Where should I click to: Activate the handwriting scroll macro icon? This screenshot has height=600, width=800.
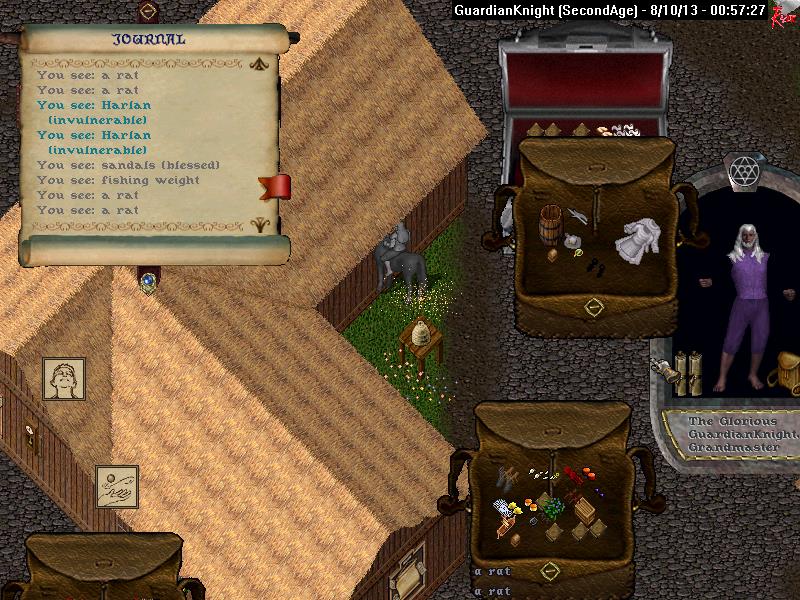117,486
